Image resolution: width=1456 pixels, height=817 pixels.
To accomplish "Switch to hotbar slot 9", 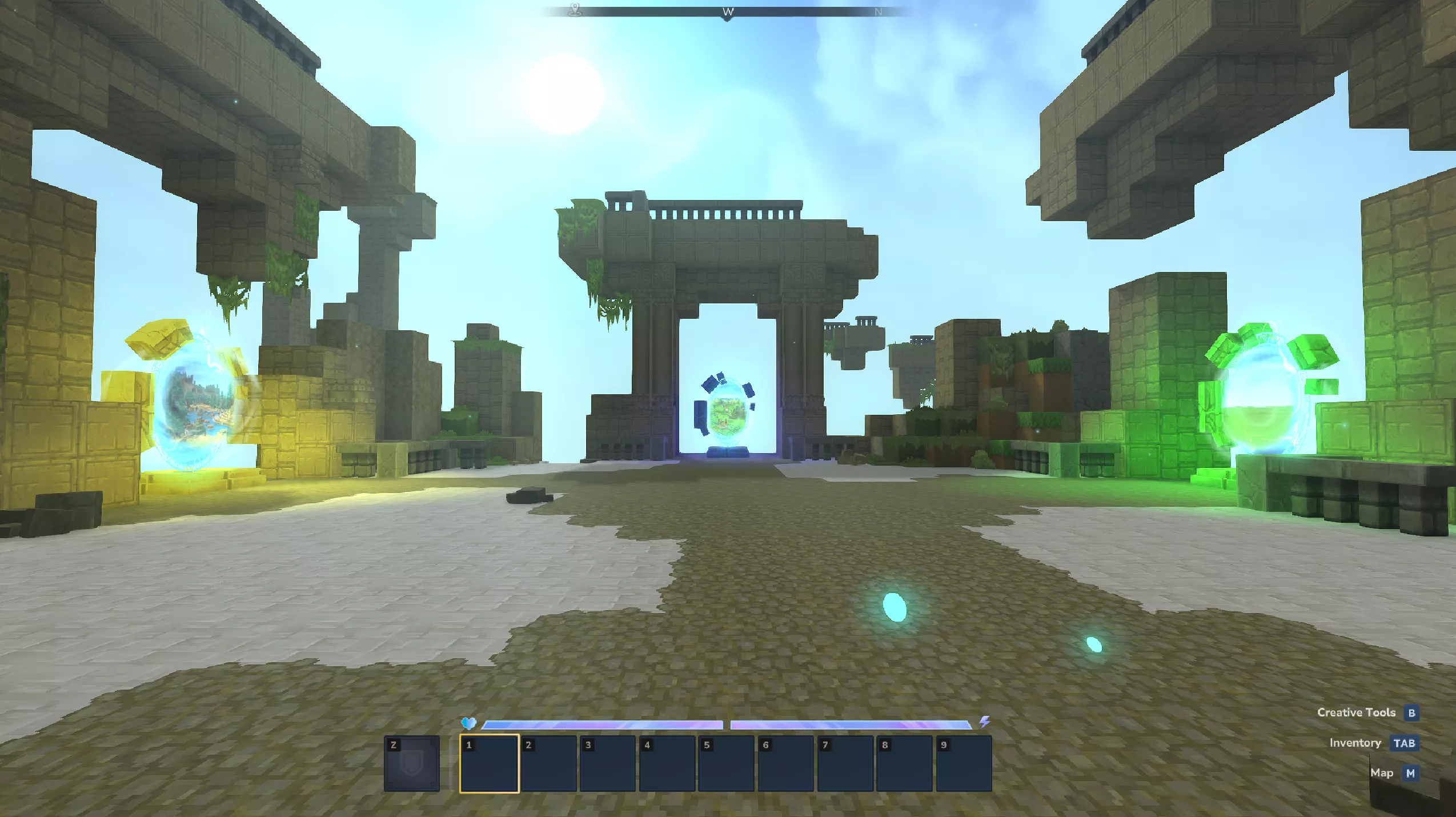I will tap(964, 764).
